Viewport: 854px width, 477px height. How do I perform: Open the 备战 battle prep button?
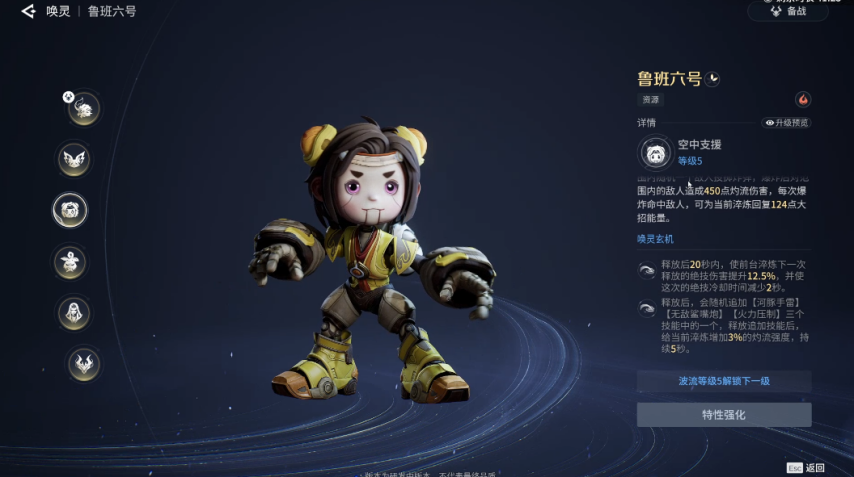[788, 12]
